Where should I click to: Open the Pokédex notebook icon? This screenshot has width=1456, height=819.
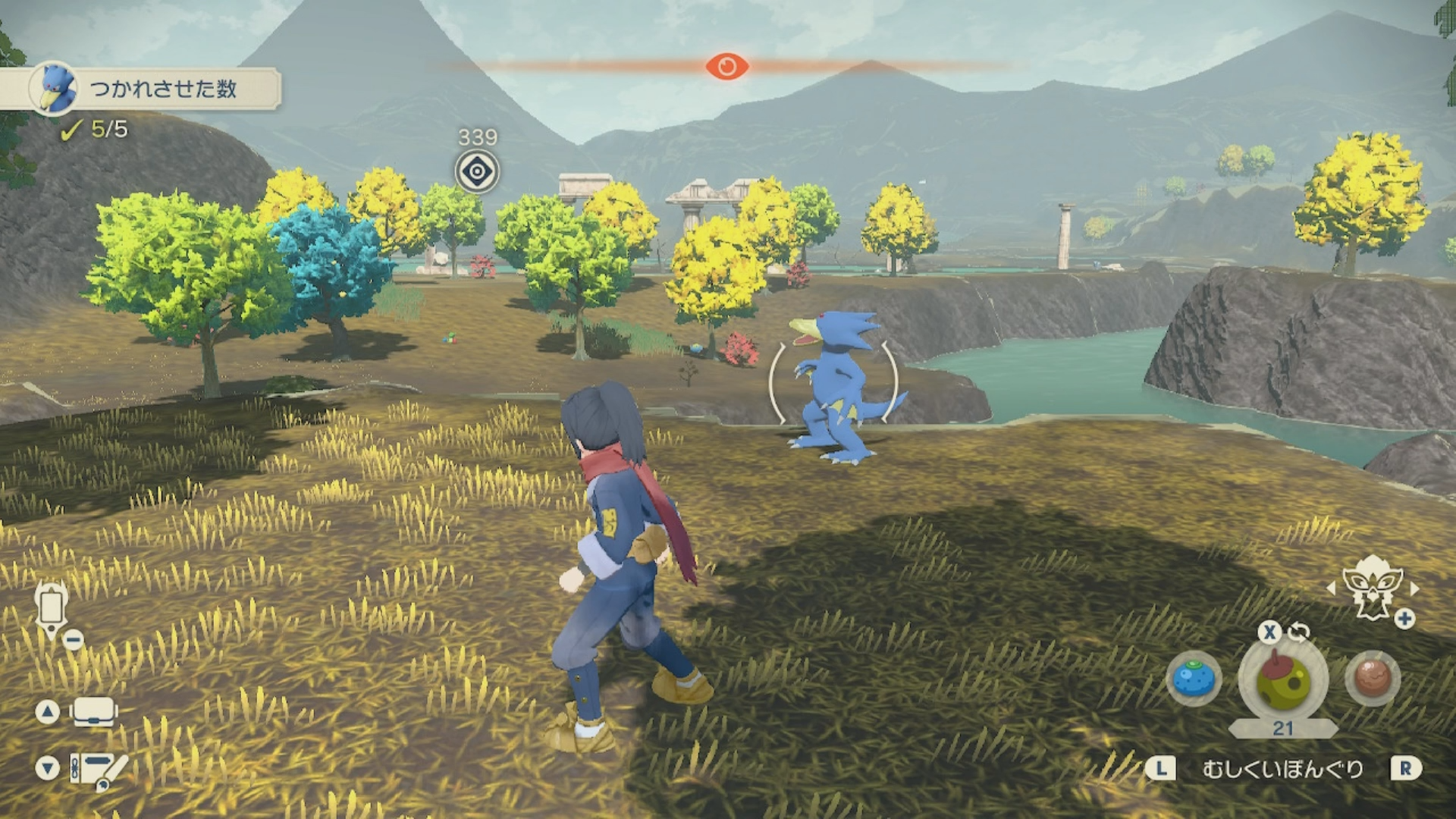(x=97, y=768)
